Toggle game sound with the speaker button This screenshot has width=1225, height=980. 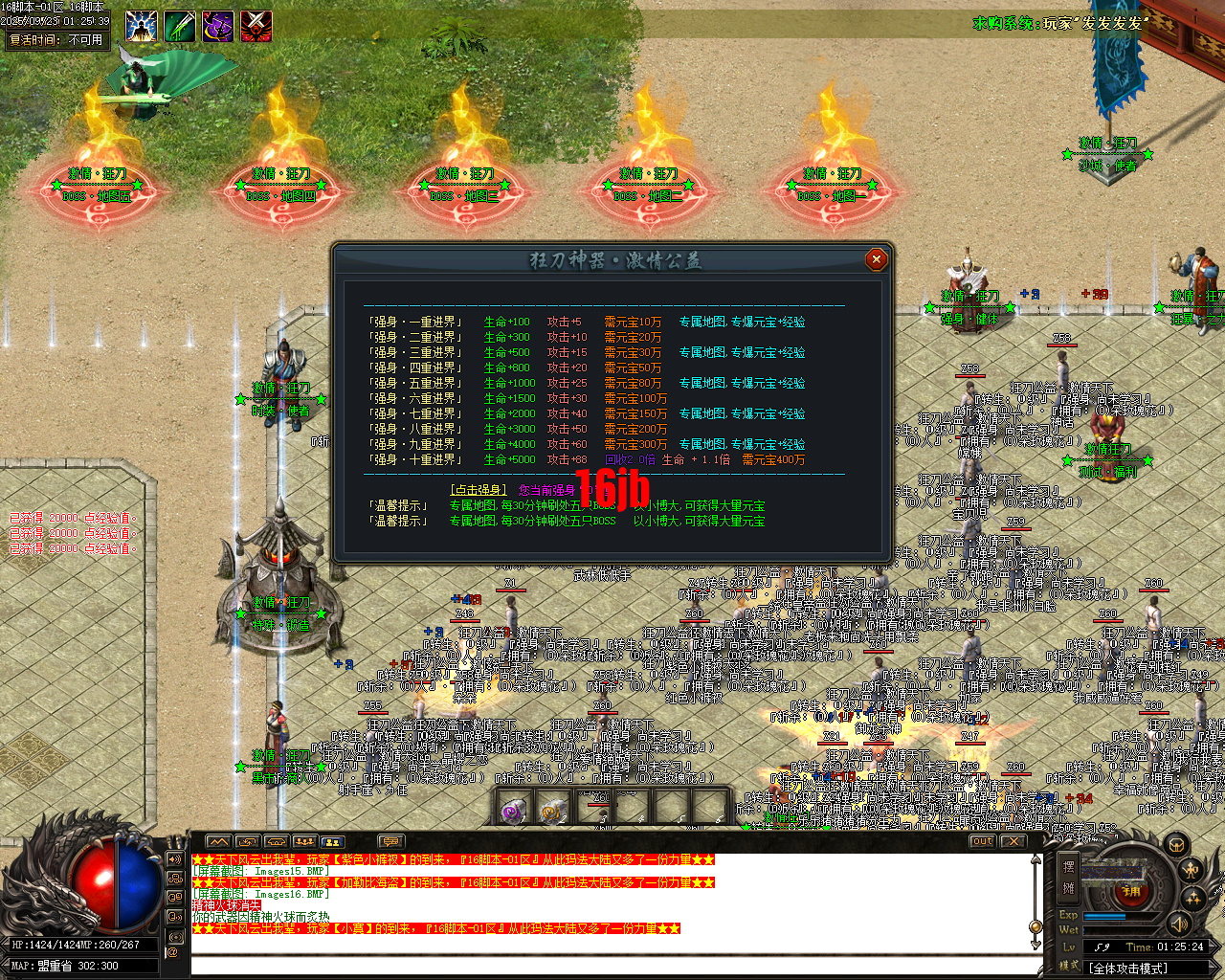[x=1178, y=925]
